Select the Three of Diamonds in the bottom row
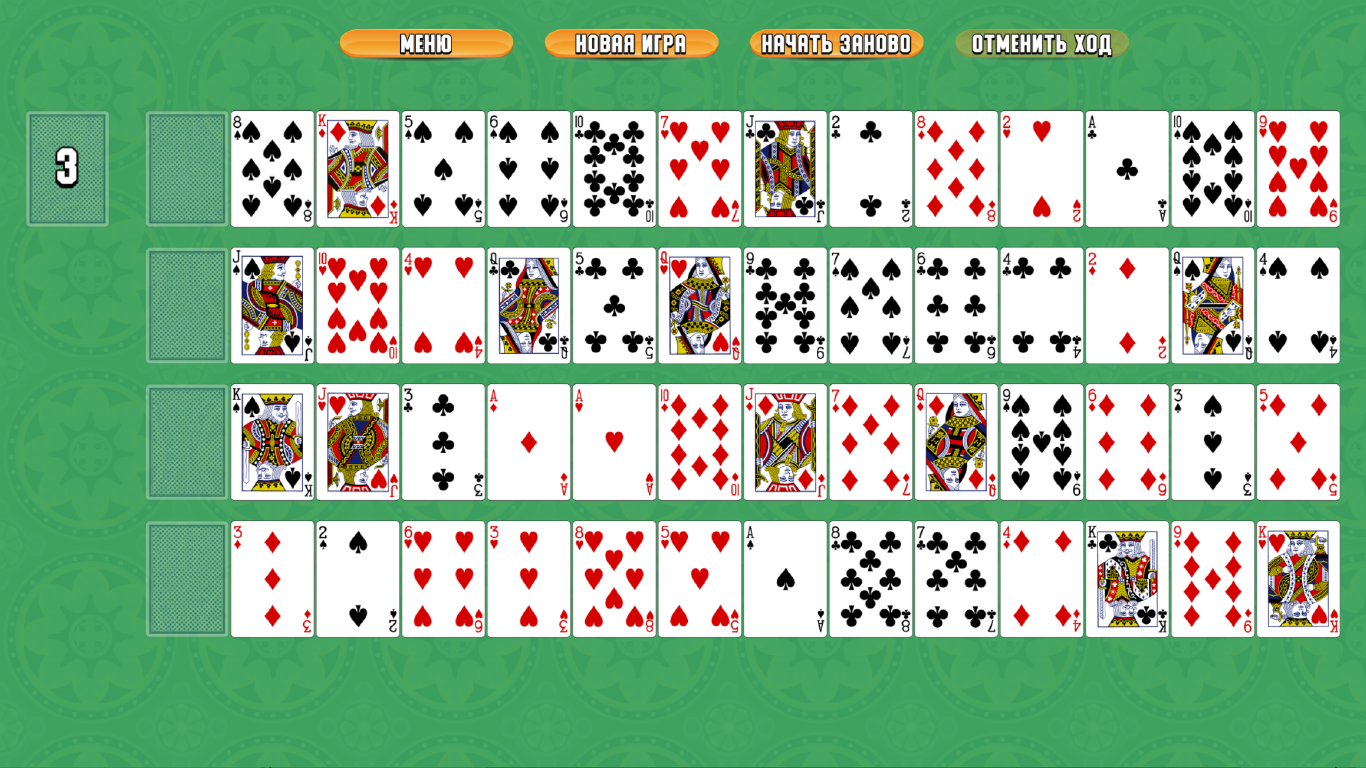This screenshot has width=1366, height=768. coord(271,577)
